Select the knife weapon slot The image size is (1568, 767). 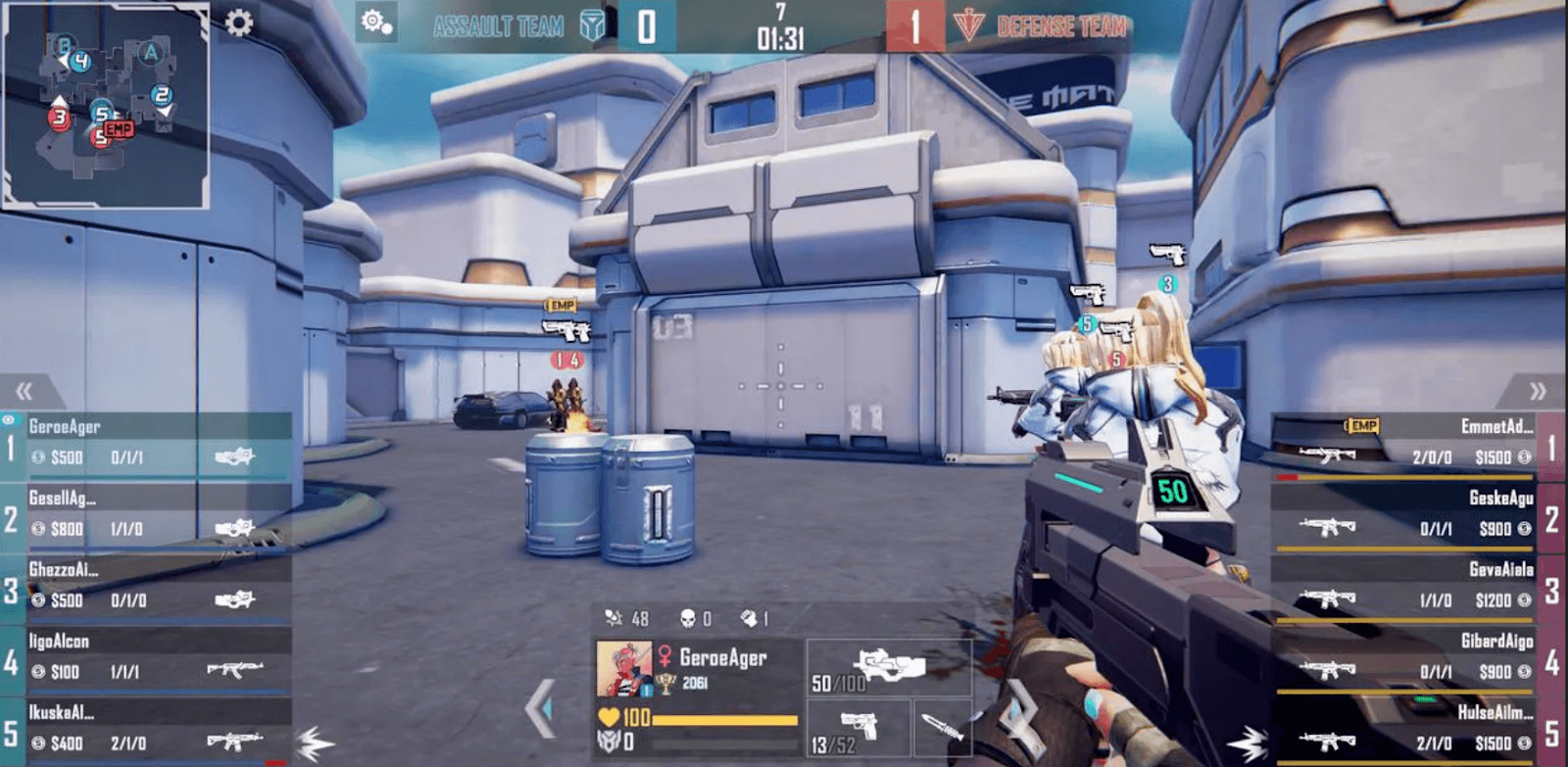pos(942,730)
